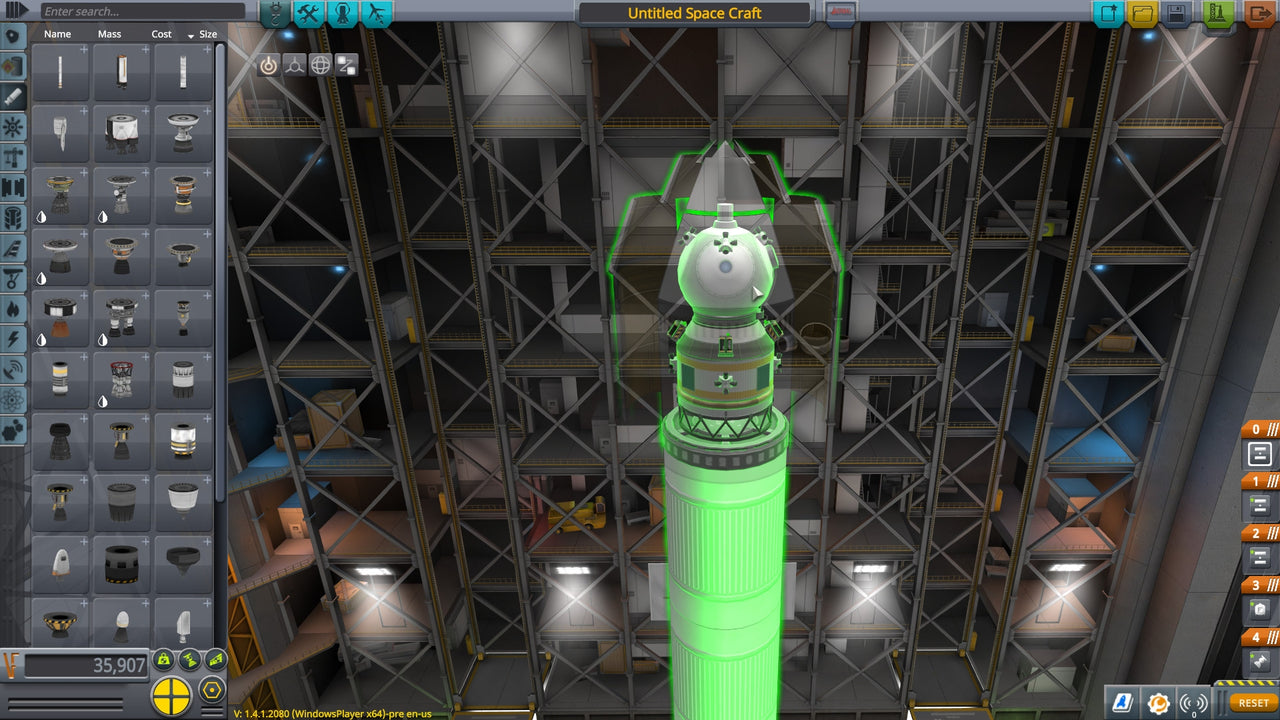Check the CommNet antenna signal indicator
This screenshot has height=720, width=1280.
pyautogui.click(x=1195, y=702)
